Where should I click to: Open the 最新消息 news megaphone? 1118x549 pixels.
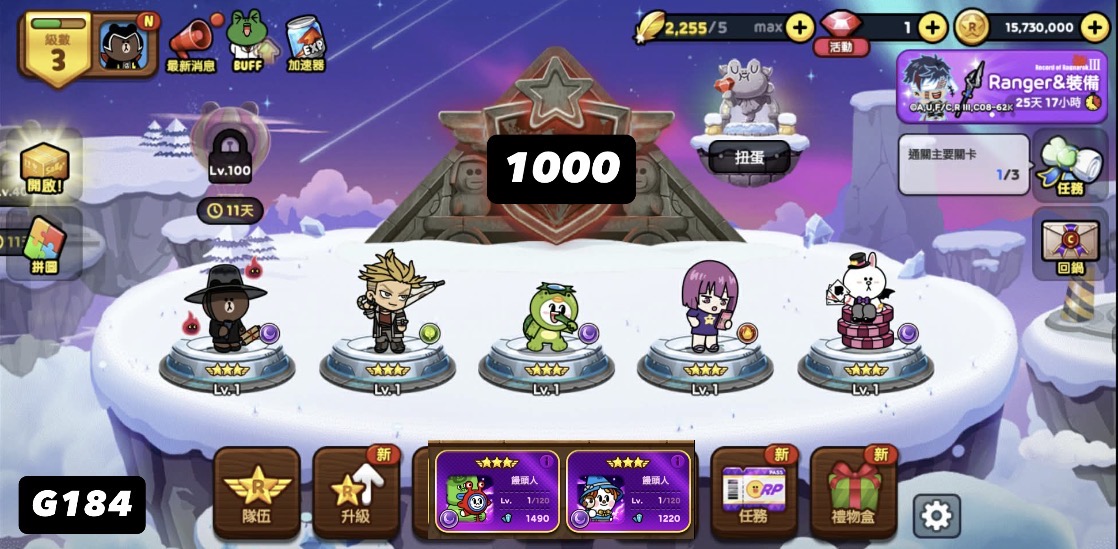191,42
